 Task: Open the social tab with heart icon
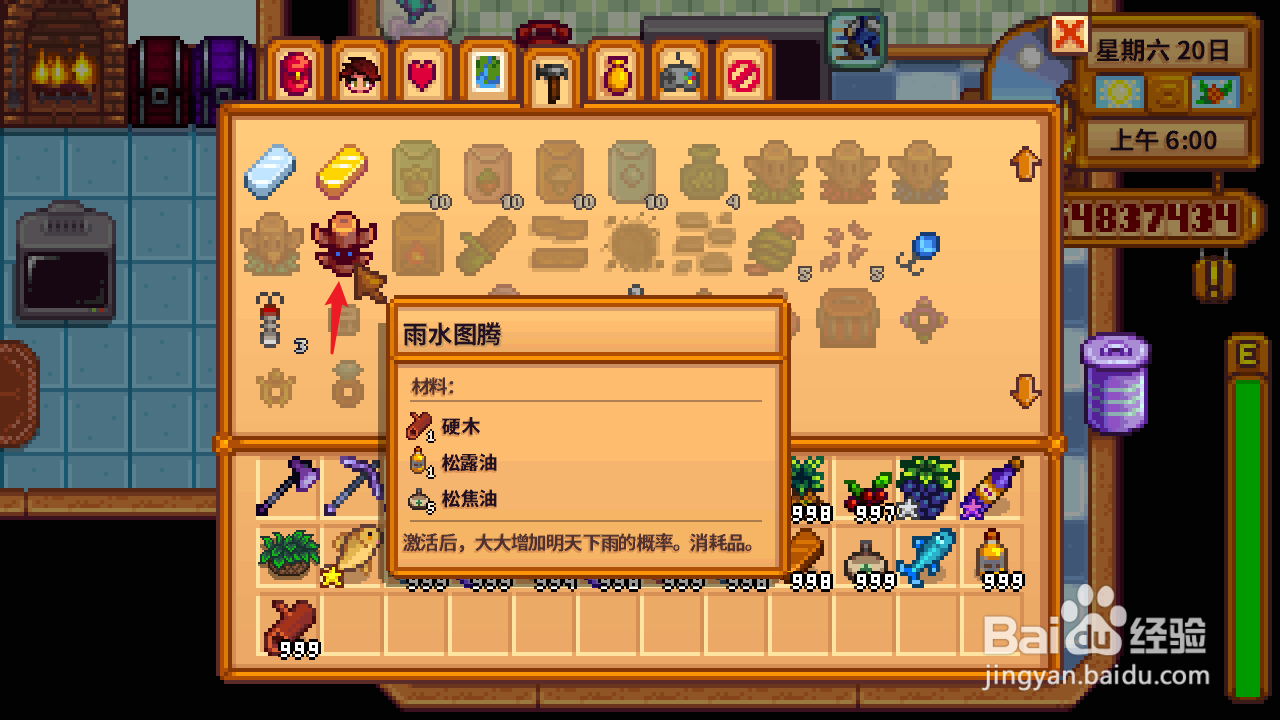pos(422,72)
